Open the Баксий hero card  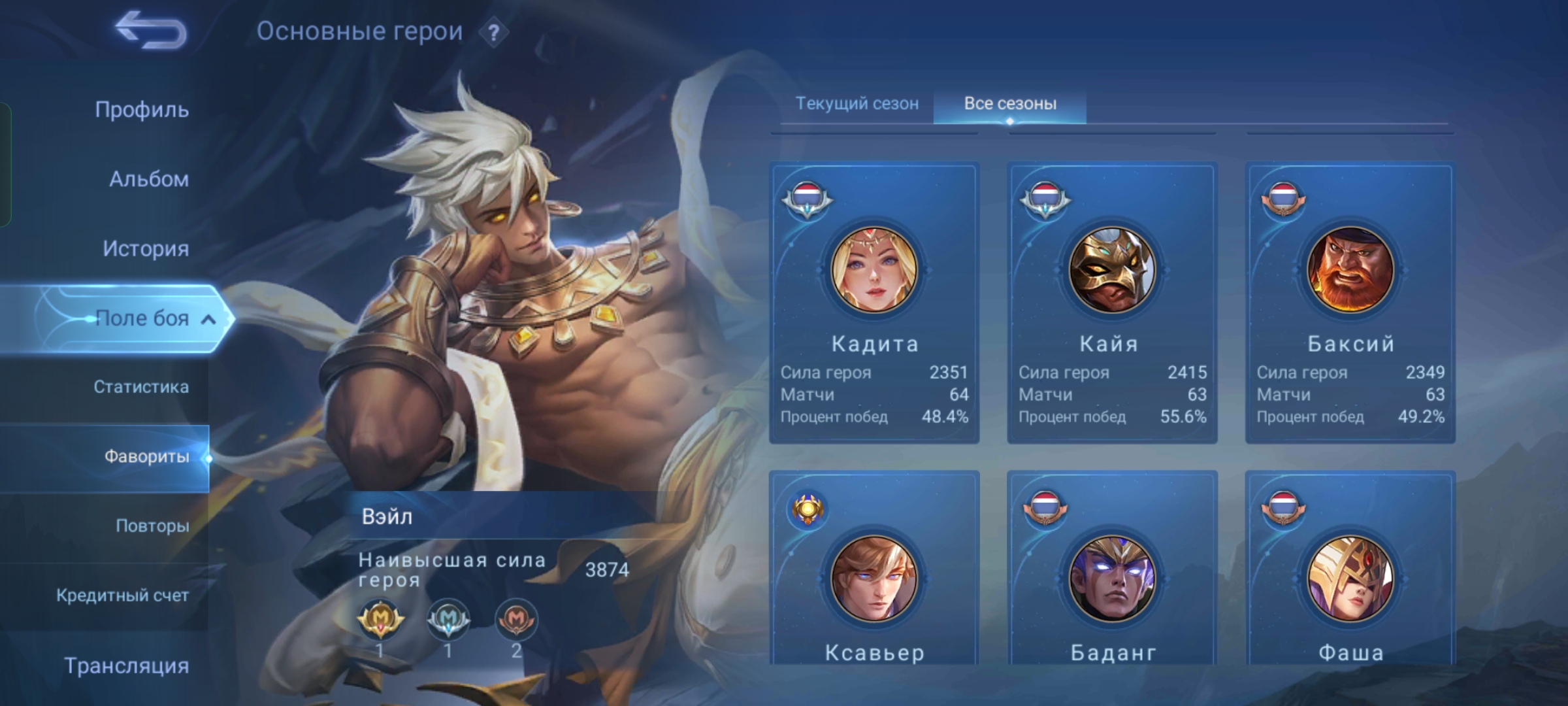[1350, 303]
